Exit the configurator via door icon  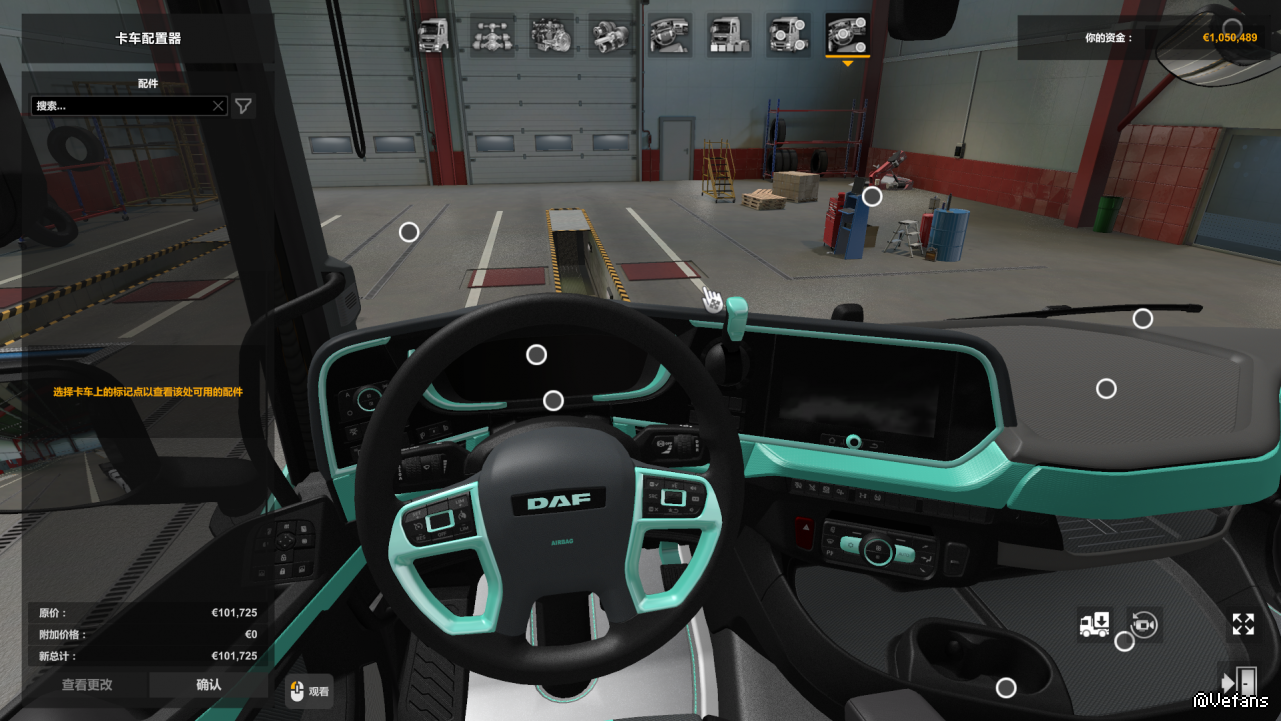coord(1238,680)
